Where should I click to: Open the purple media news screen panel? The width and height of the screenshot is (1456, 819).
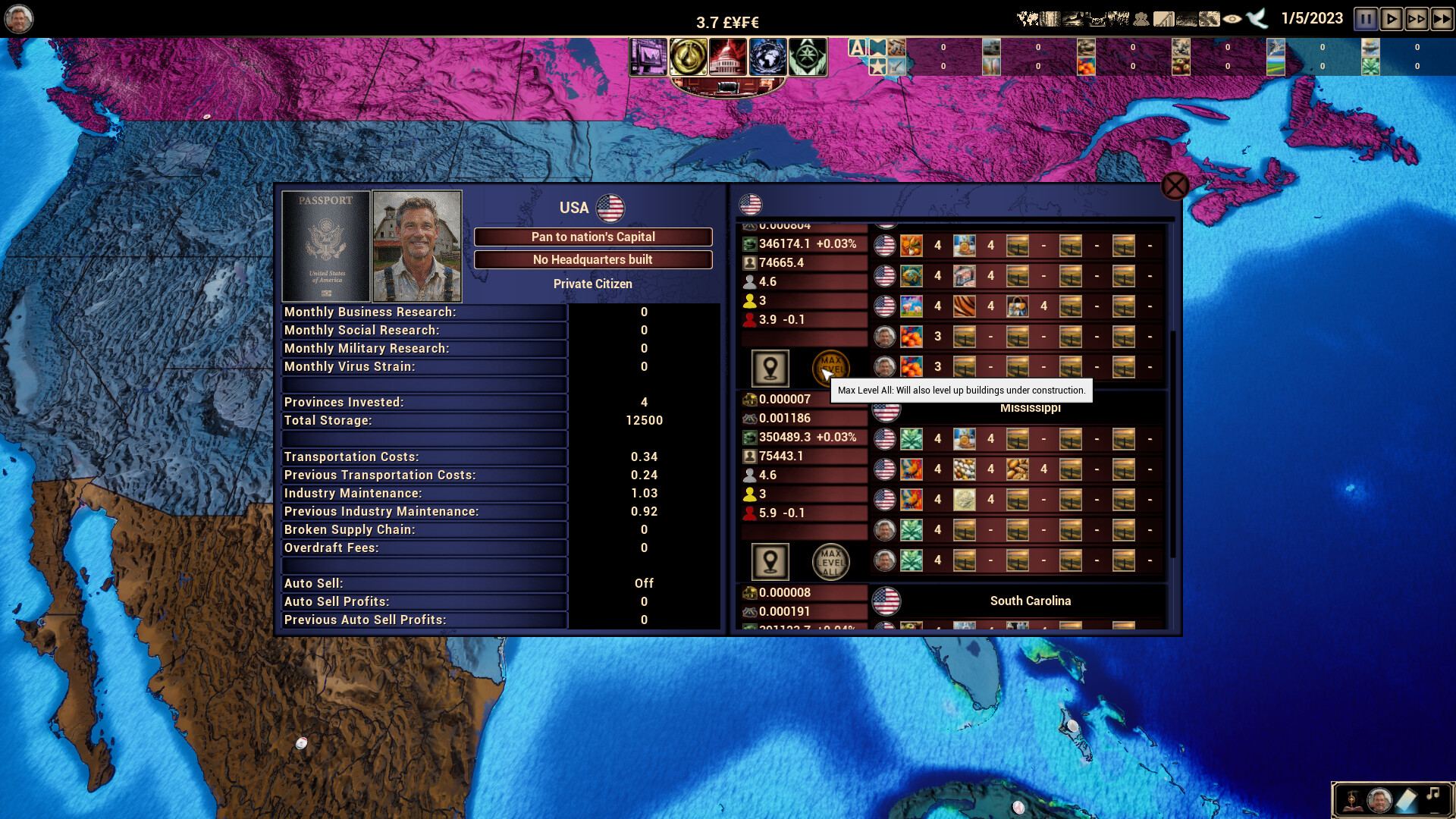(648, 55)
